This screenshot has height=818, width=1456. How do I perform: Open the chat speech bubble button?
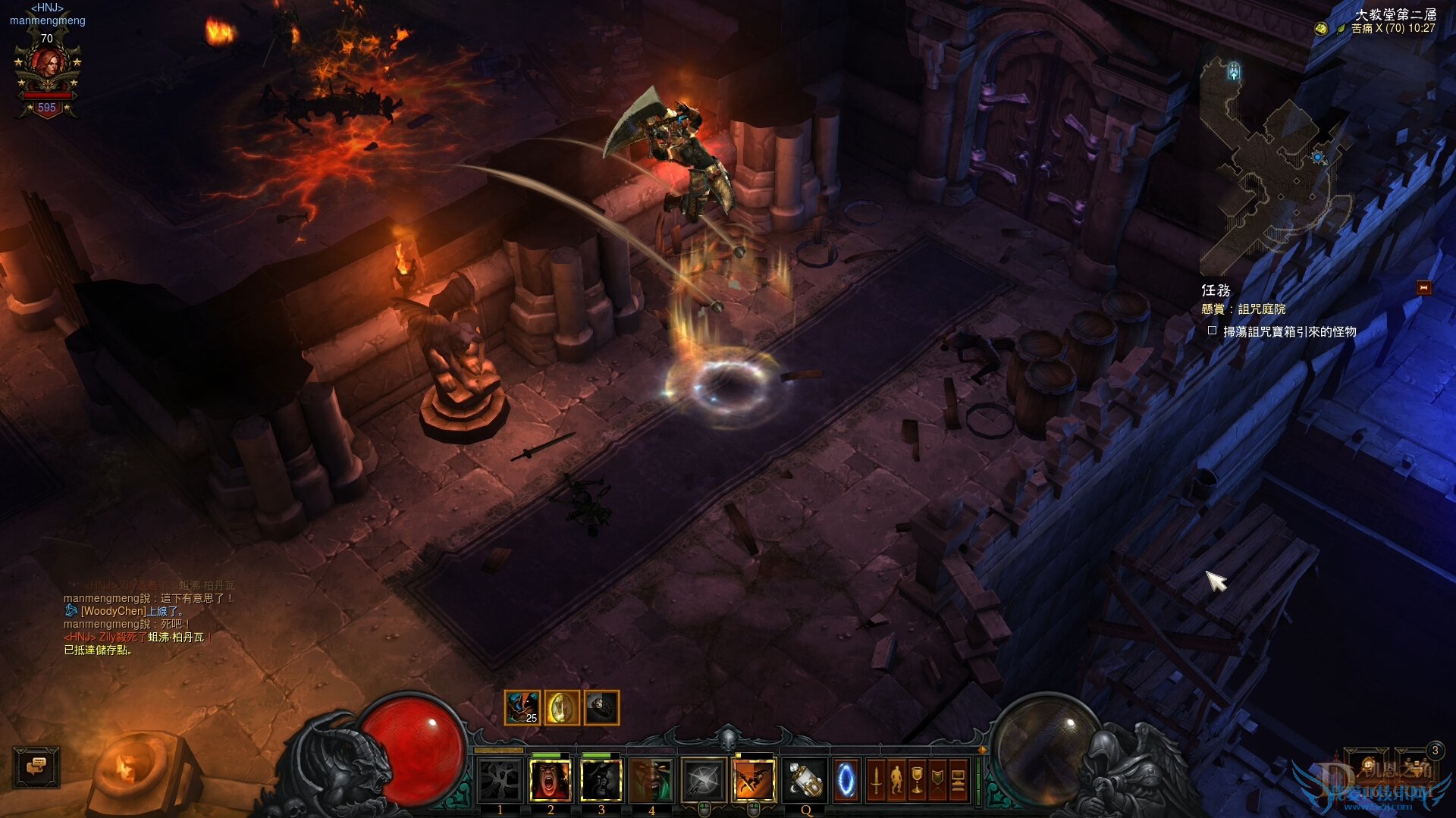[36, 766]
